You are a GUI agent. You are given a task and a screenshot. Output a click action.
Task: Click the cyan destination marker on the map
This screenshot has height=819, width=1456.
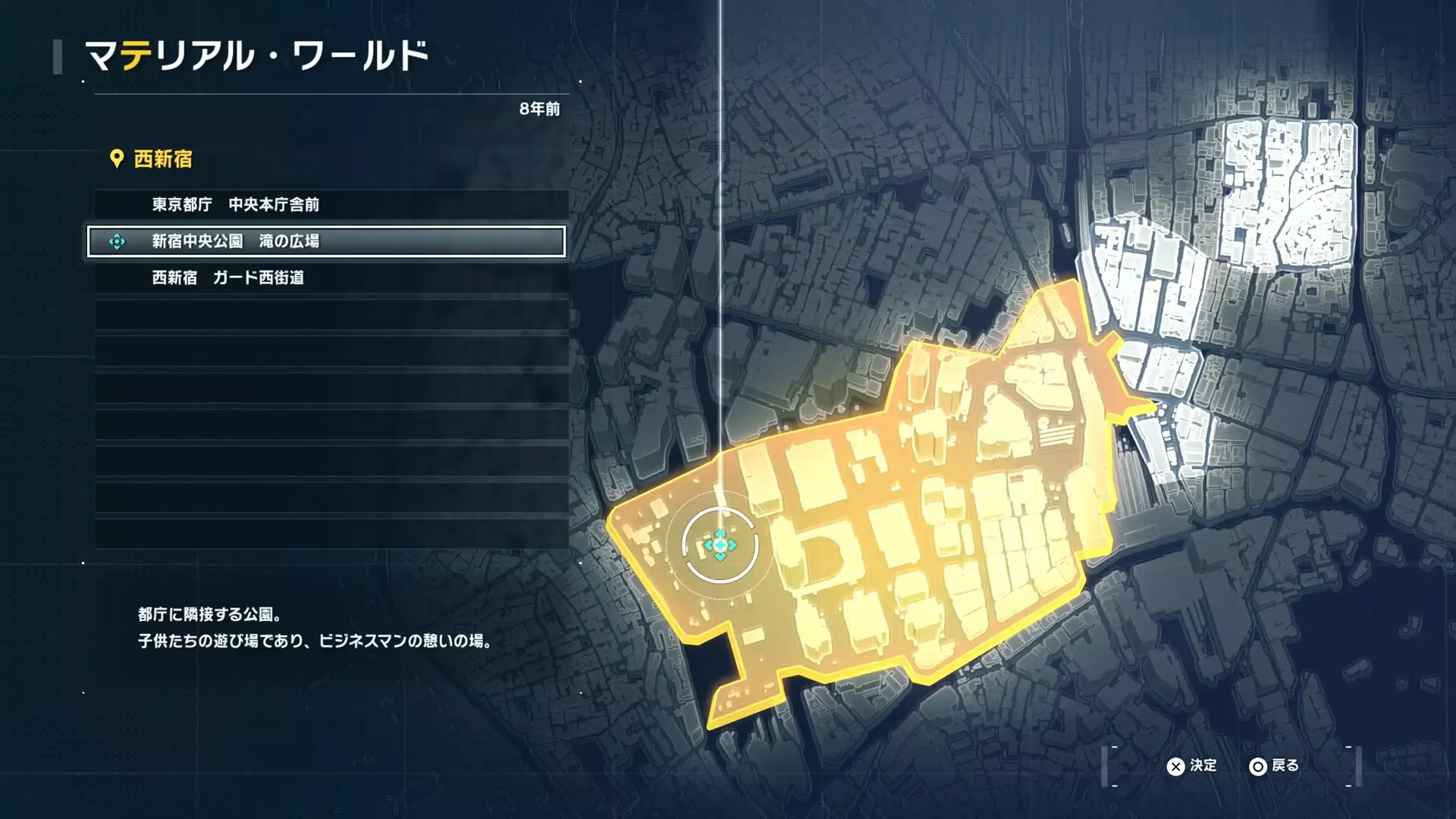click(720, 544)
